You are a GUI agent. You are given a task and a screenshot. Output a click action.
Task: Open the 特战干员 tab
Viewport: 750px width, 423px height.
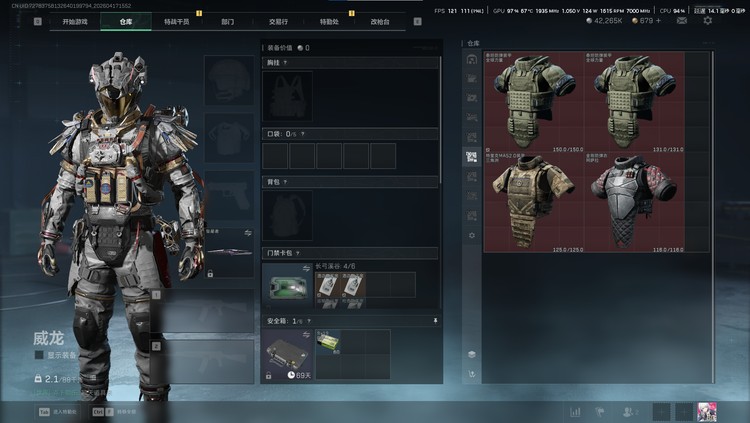pyautogui.click(x=176, y=21)
